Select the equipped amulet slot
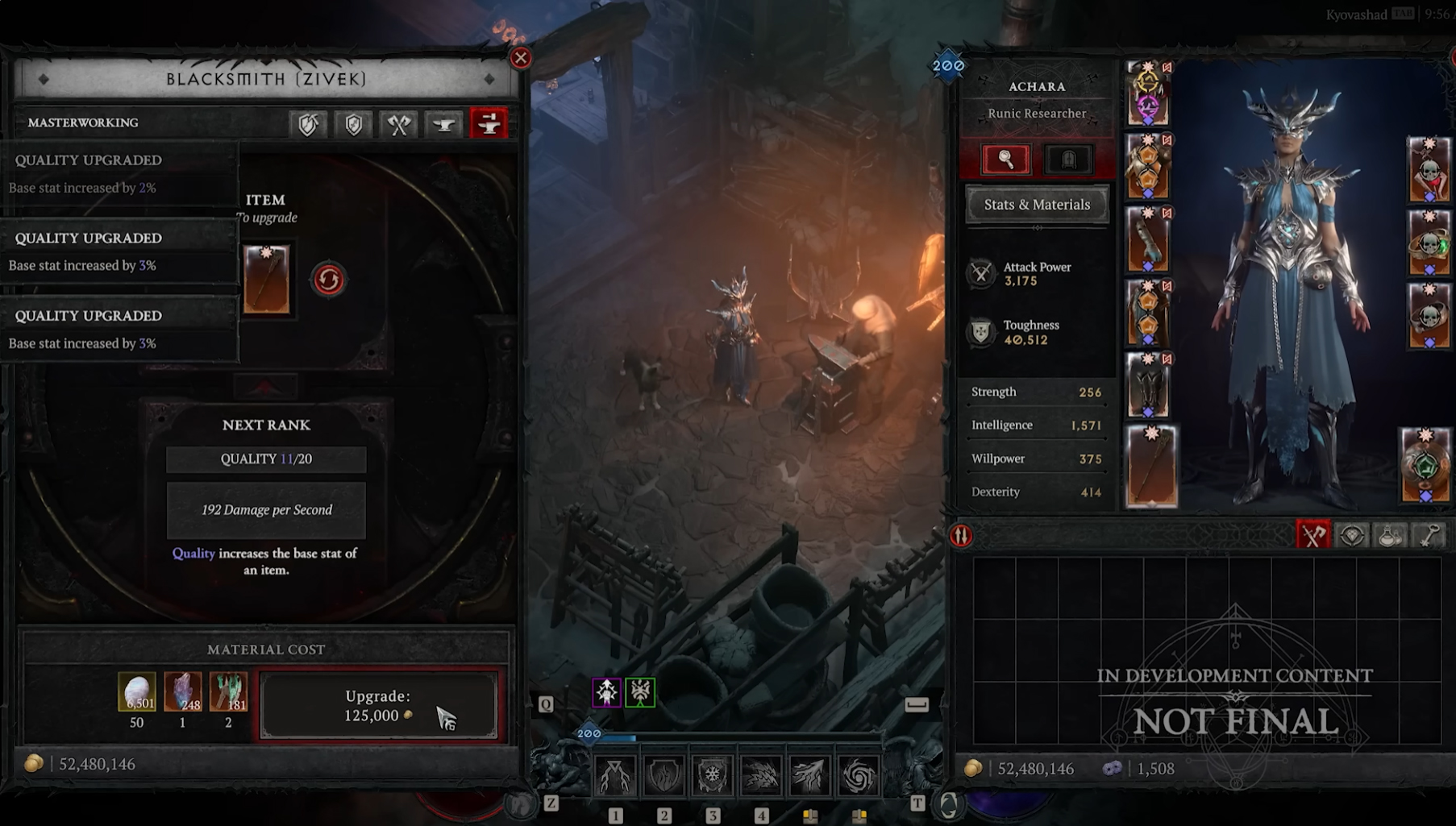 1429,169
